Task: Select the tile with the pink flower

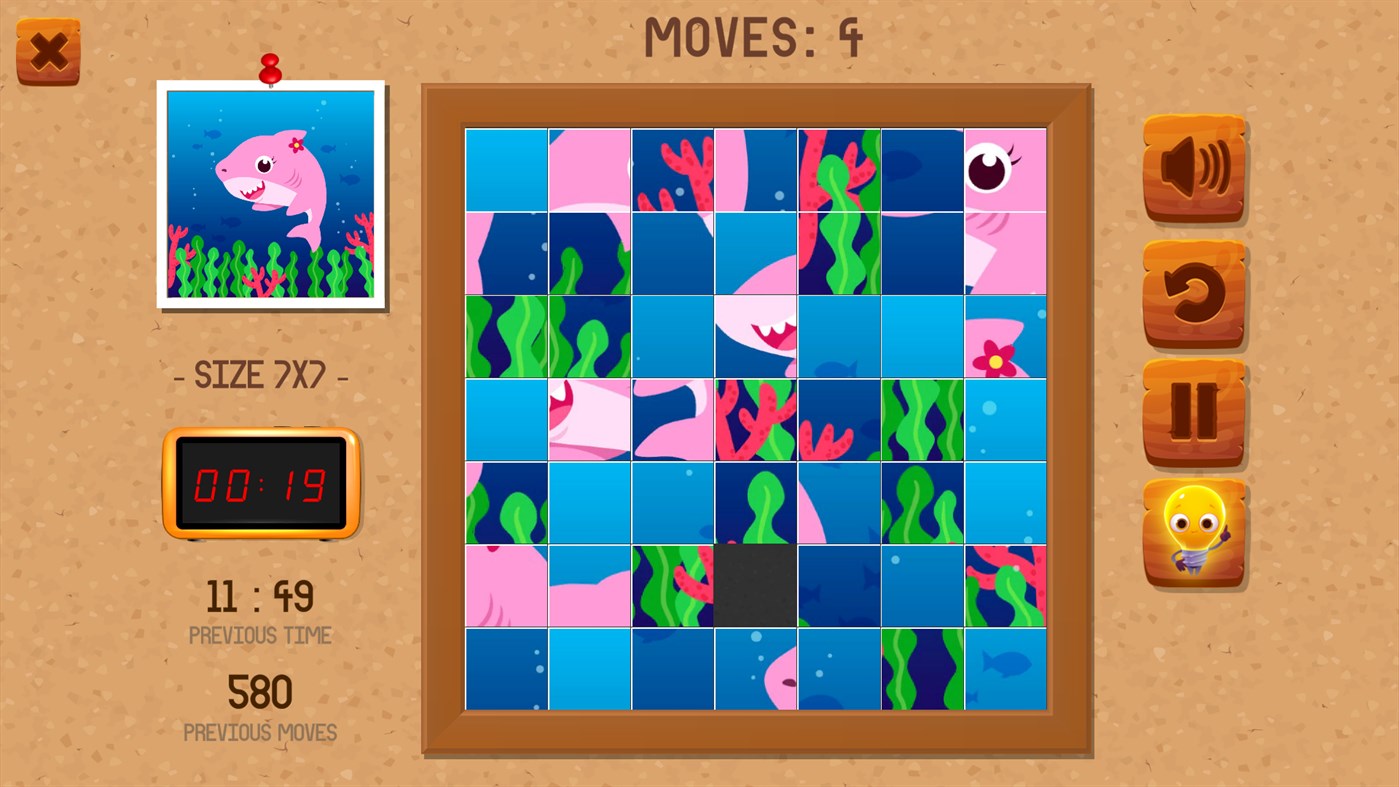Action: pyautogui.click(x=1004, y=335)
